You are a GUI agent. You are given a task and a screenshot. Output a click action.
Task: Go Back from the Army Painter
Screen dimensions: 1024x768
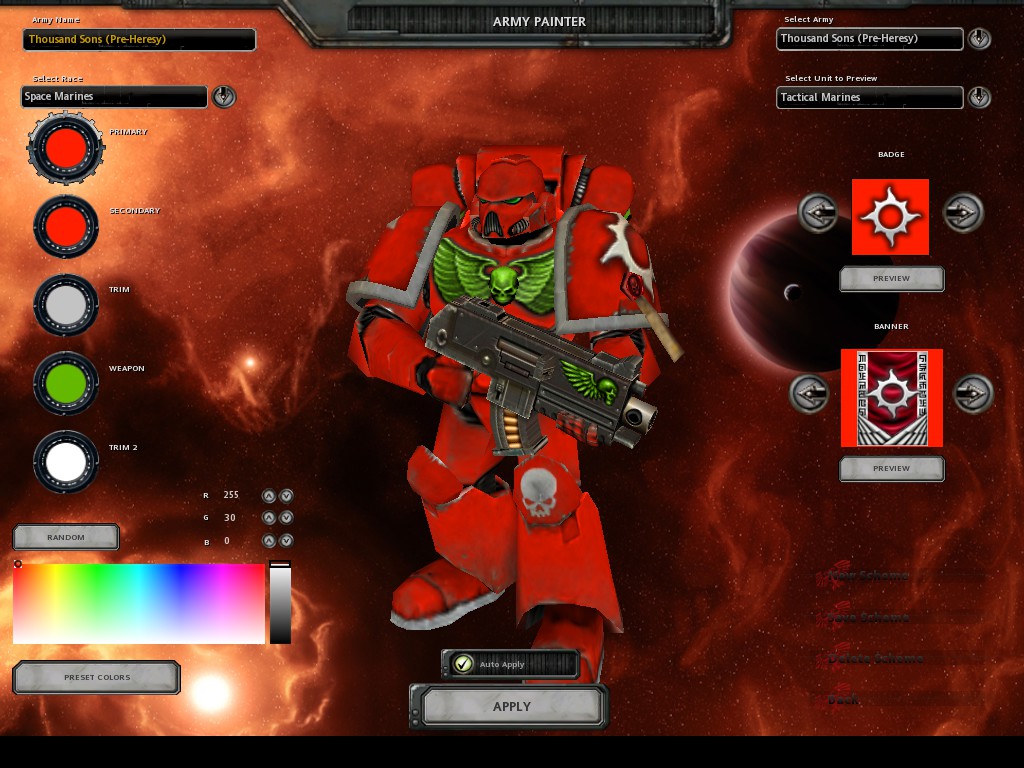pyautogui.click(x=843, y=700)
